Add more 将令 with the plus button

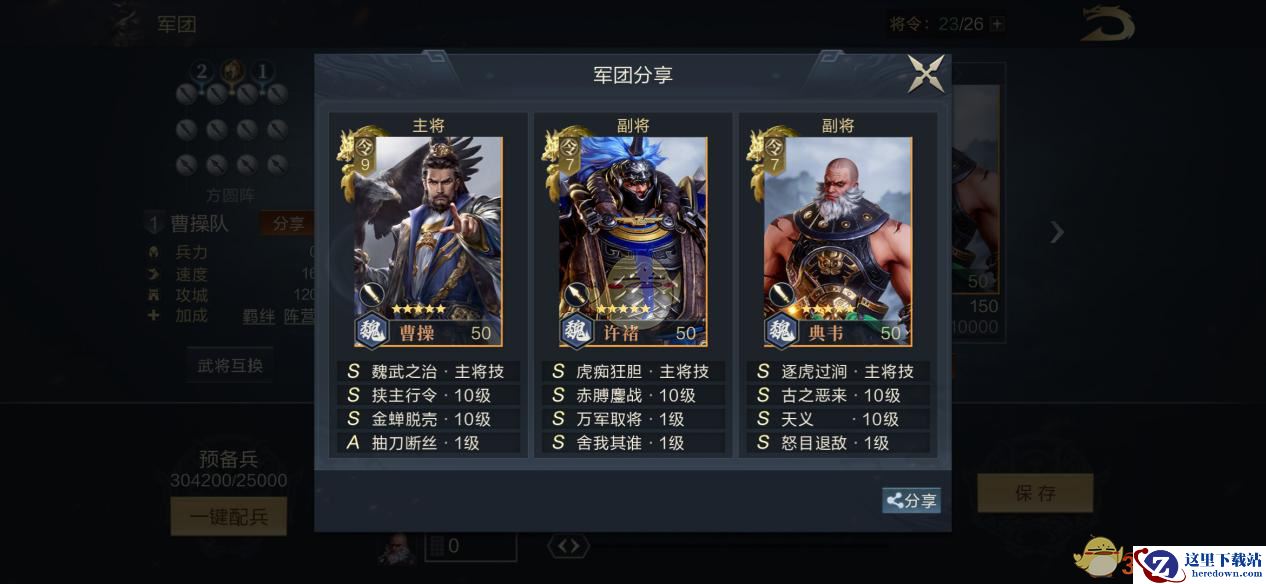(997, 24)
